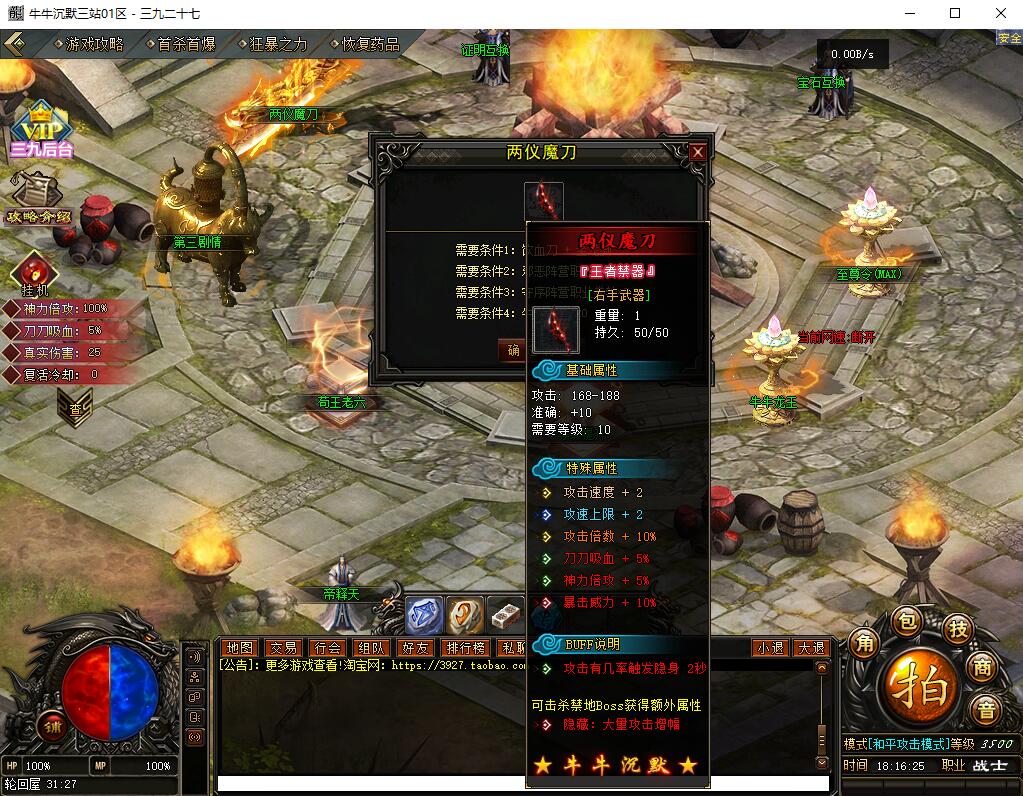Open the 游戏攻略 guide menu
1023x796 pixels.
(94, 44)
